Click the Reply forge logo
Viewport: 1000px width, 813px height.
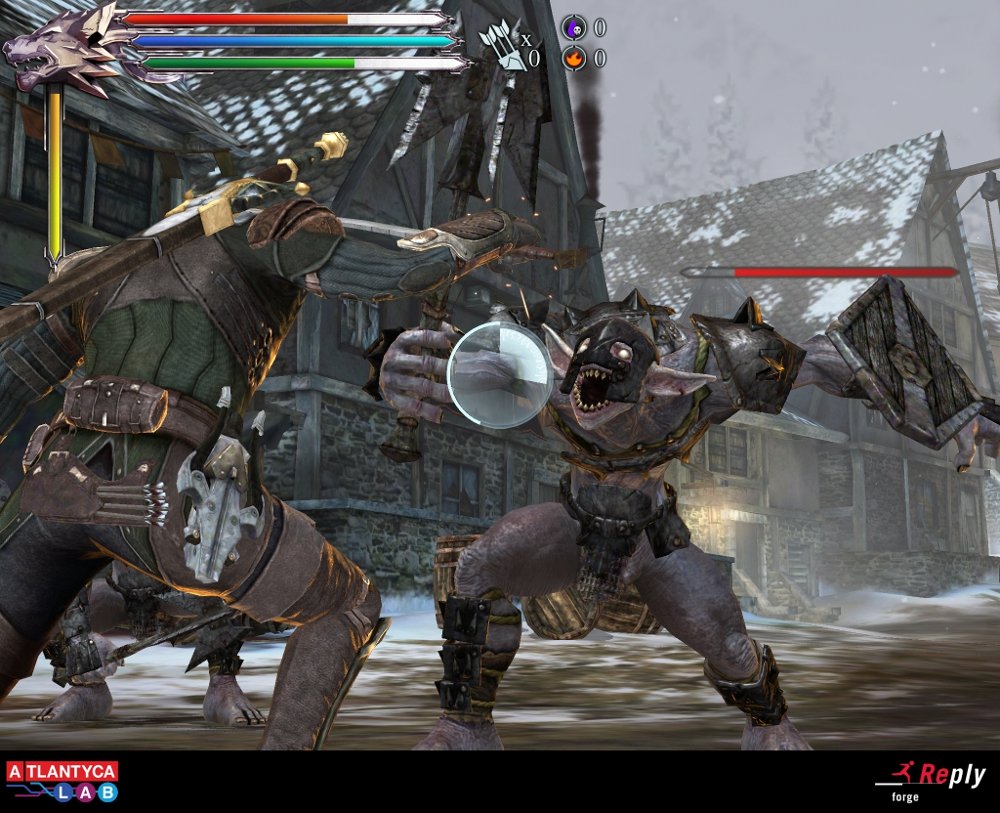930,779
